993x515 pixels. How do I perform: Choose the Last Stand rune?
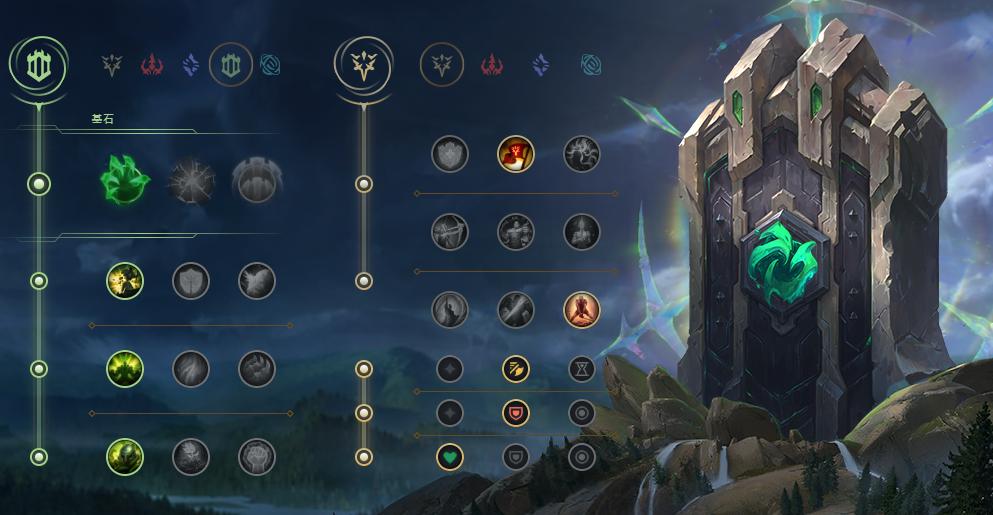point(581,310)
